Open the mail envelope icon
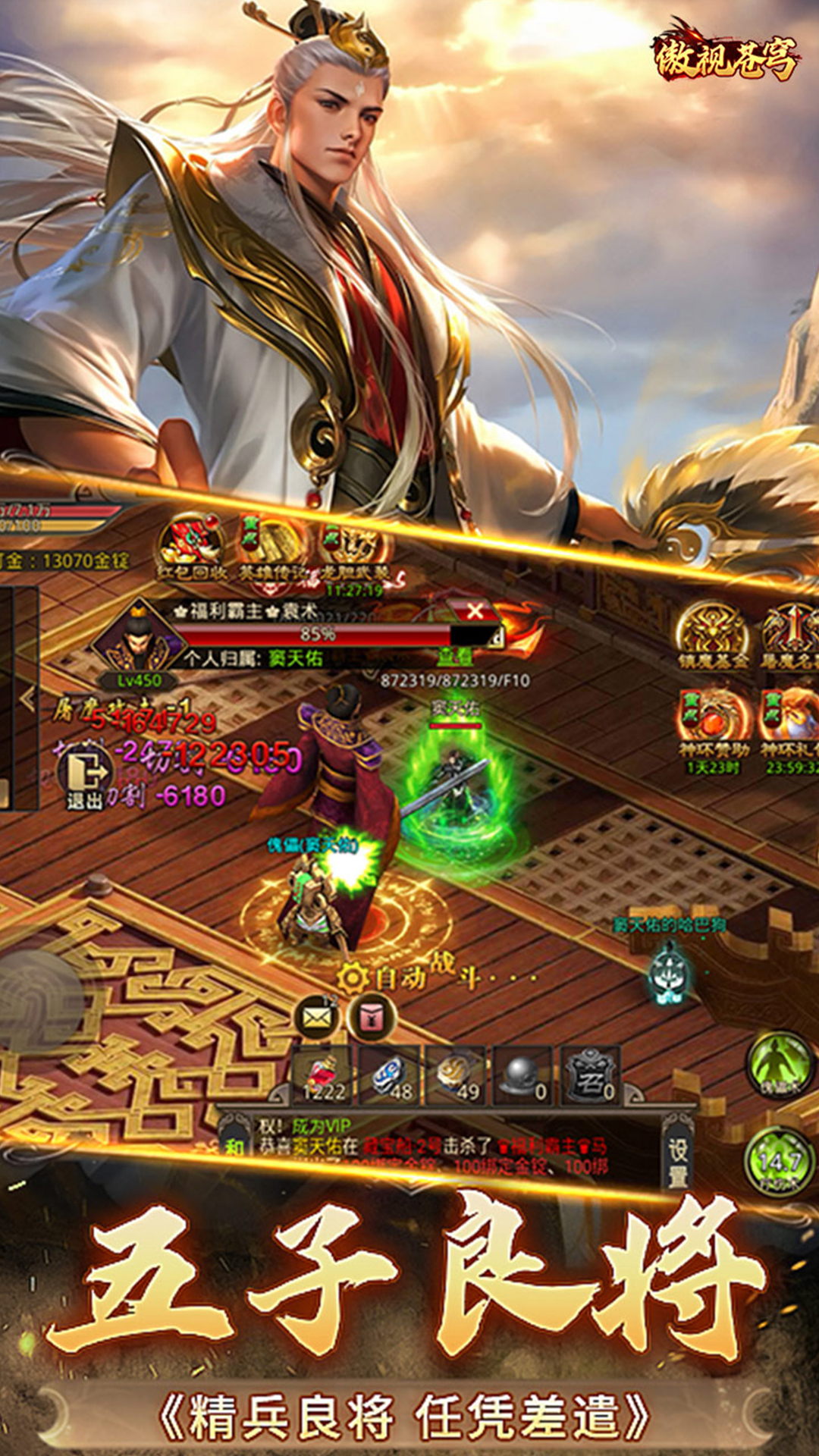 point(318,1017)
